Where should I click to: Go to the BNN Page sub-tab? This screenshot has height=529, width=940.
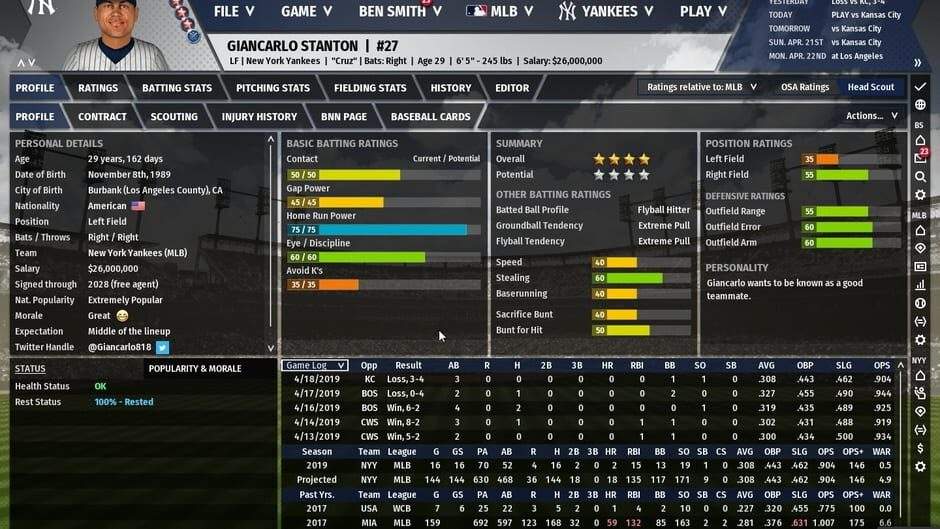tap(343, 117)
